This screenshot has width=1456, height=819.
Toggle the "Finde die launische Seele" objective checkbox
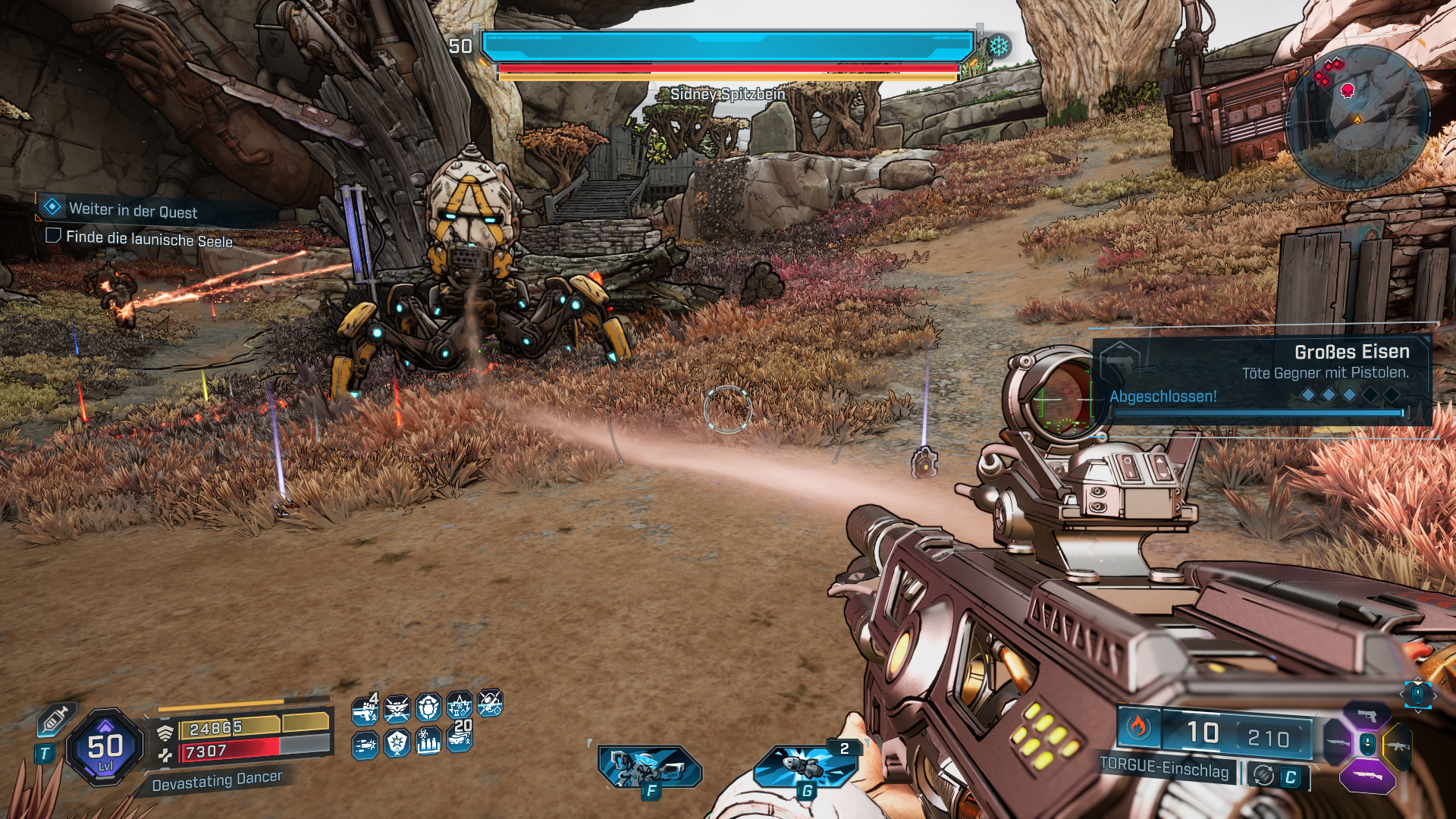[x=53, y=236]
